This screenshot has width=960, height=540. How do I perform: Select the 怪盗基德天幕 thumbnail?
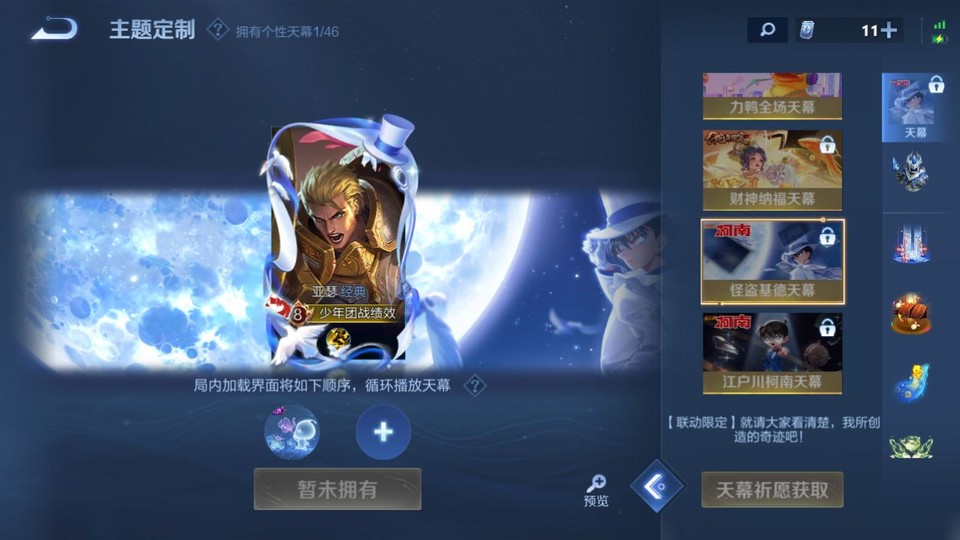point(772,262)
